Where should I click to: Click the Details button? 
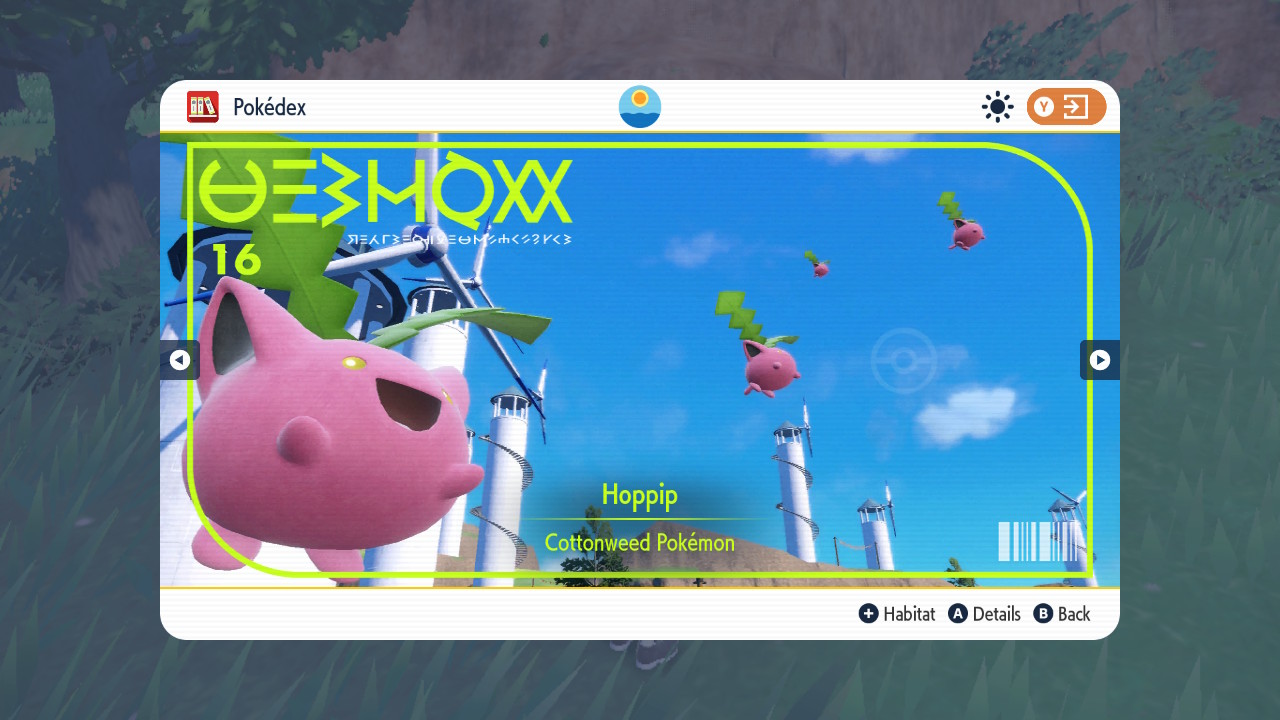click(x=996, y=614)
